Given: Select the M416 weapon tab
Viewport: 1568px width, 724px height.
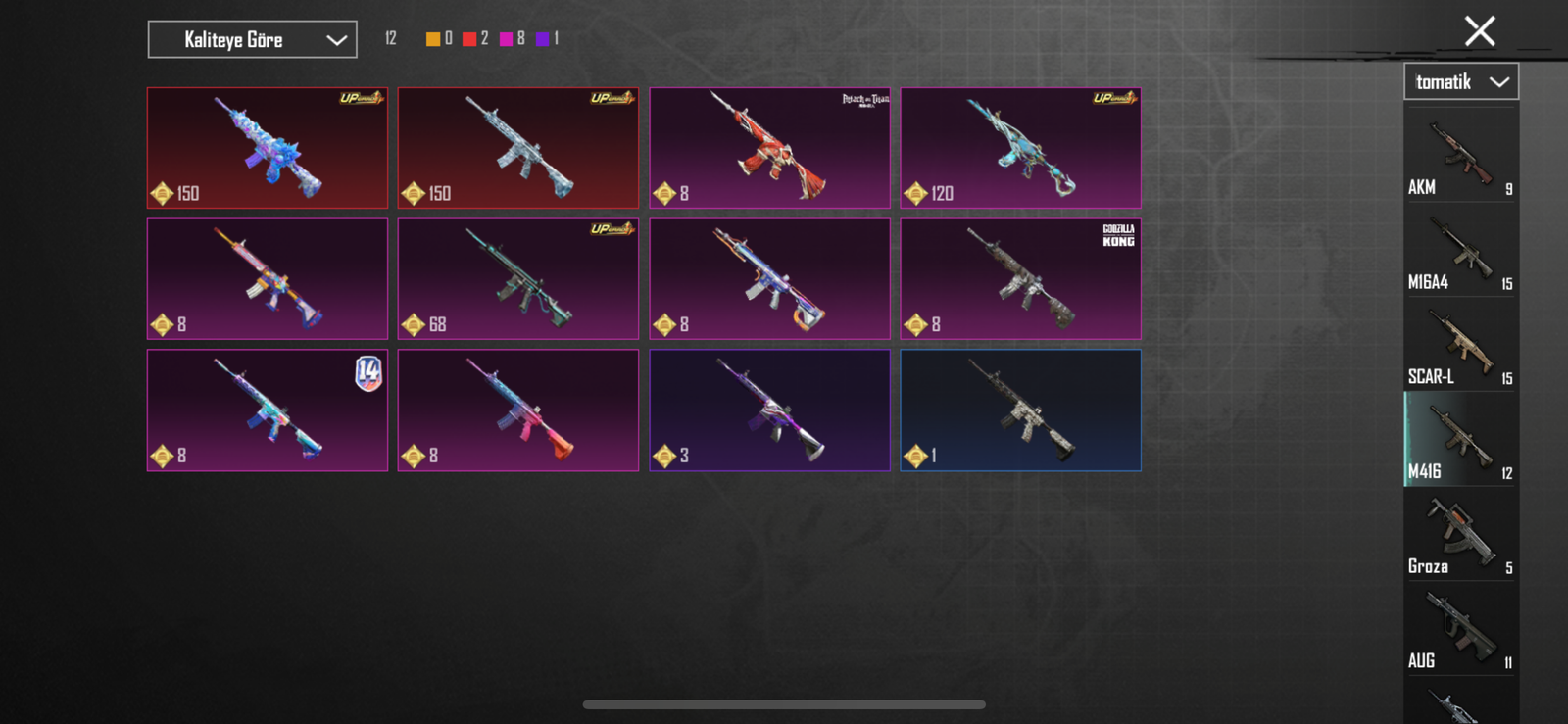Looking at the screenshot, I should [1460, 440].
